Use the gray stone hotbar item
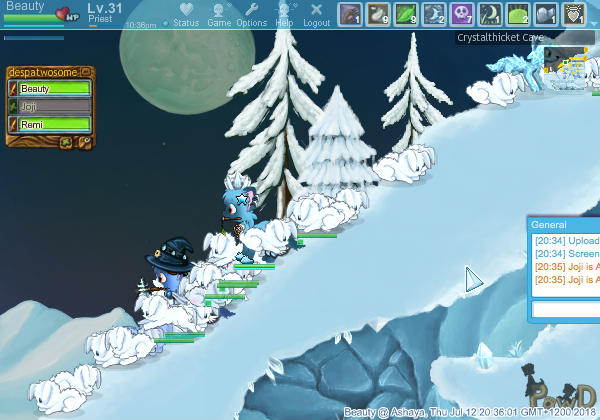Image resolution: width=600 pixels, height=420 pixels. [547, 14]
